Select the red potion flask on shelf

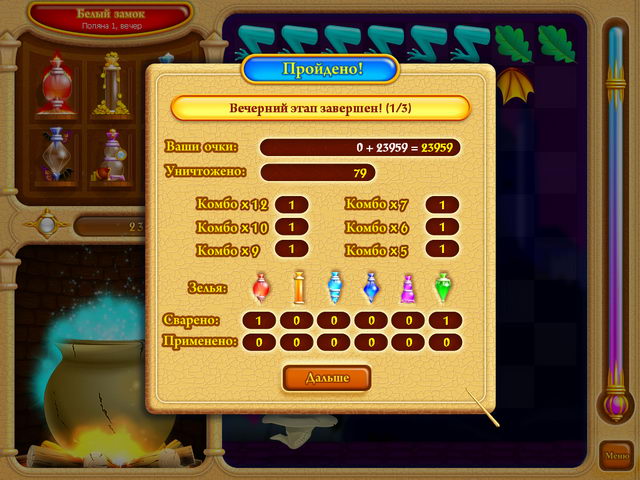pos(55,85)
